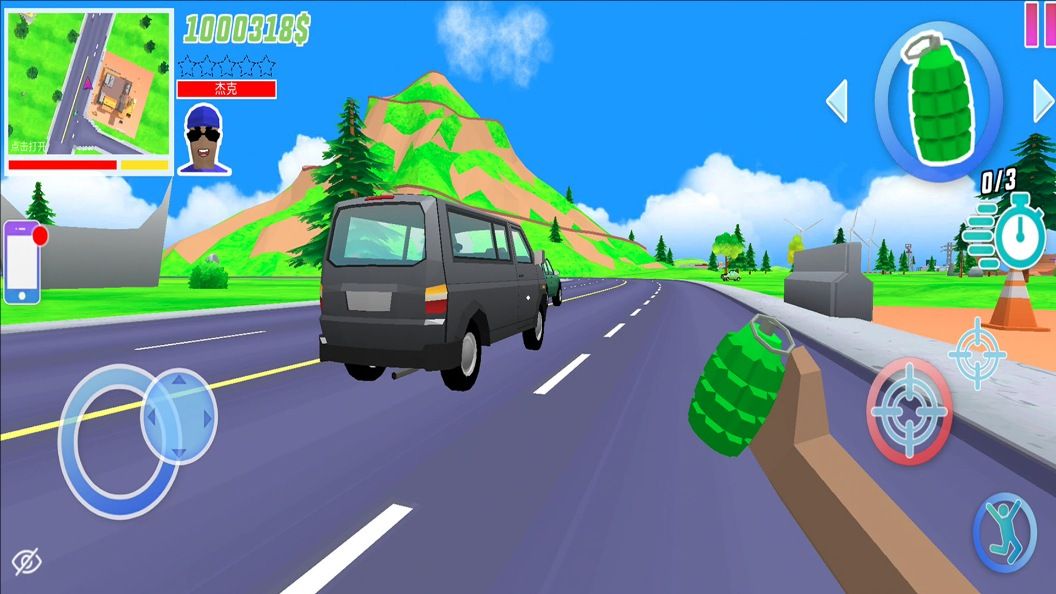
Task: Switch to the next weapon with right arrow
Action: click(1042, 101)
